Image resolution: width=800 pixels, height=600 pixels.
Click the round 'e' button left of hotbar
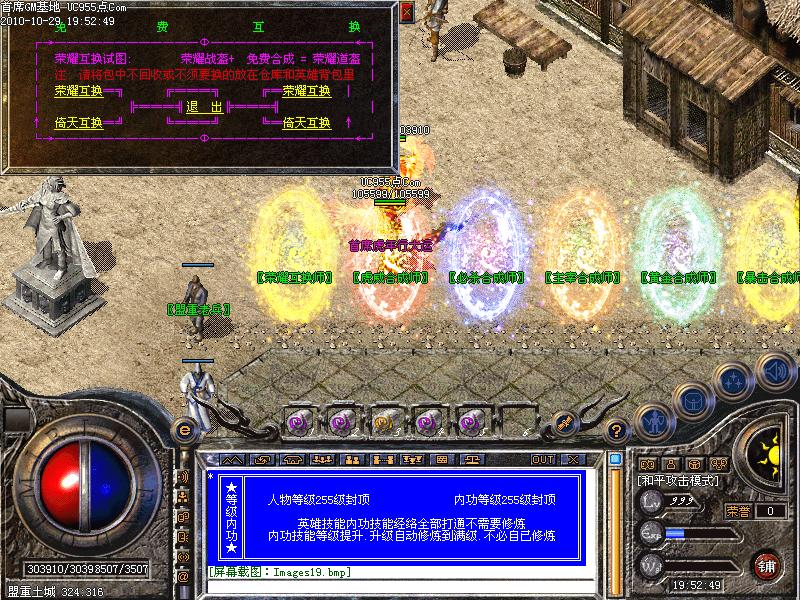(x=184, y=429)
